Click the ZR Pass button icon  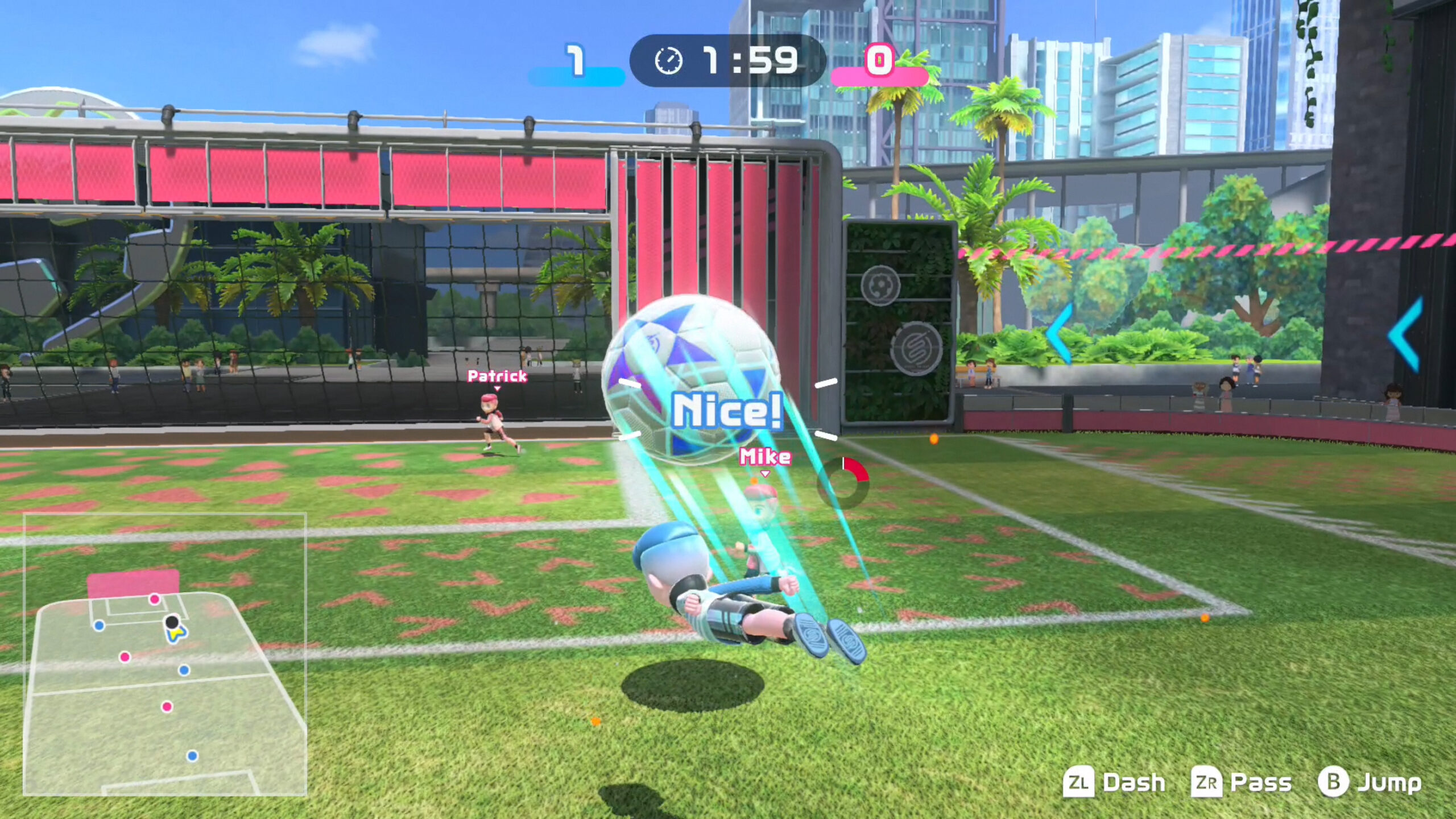click(1207, 783)
